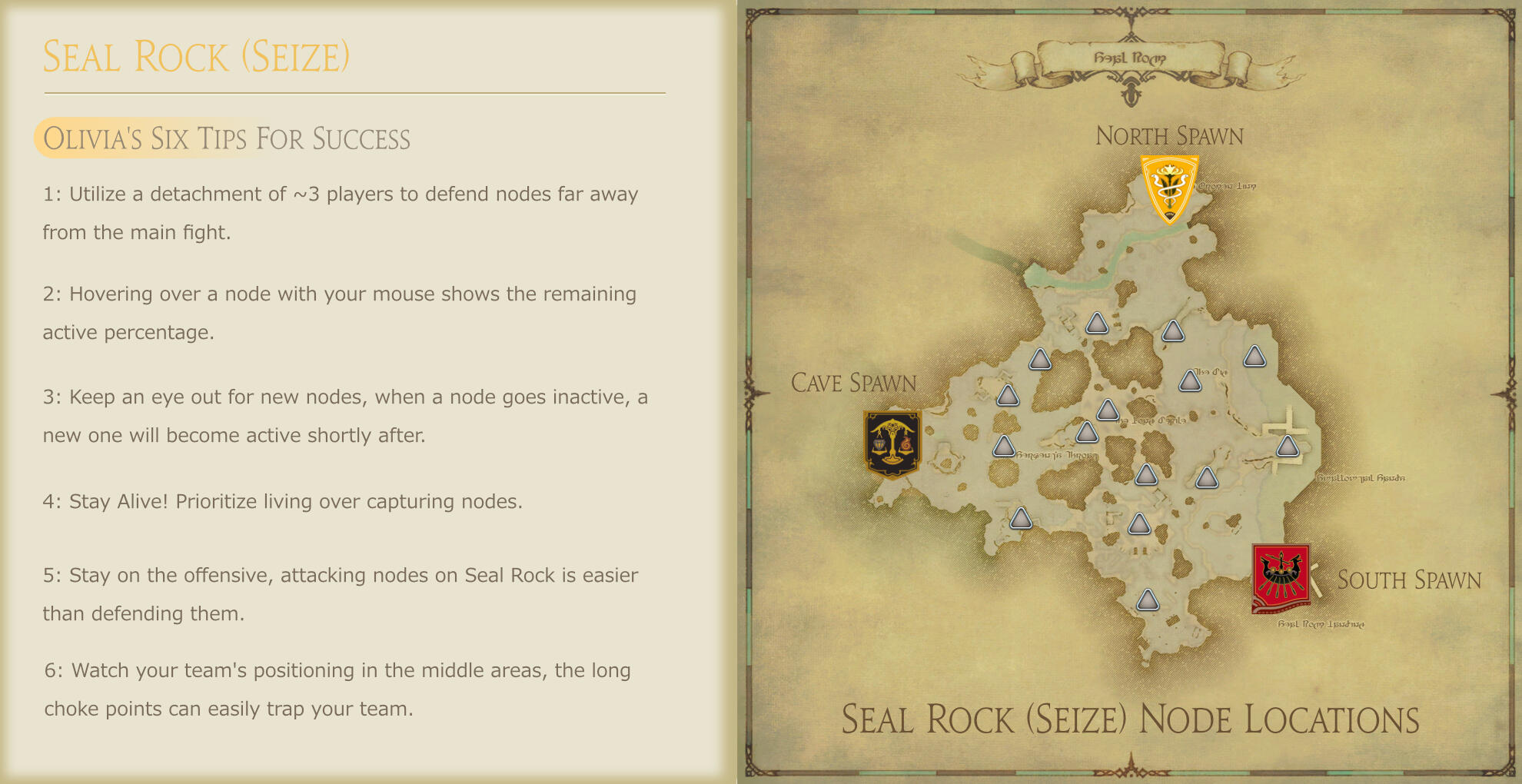Choose the red South Spawn emblem
This screenshot has height=784, width=1522.
pos(1281,577)
